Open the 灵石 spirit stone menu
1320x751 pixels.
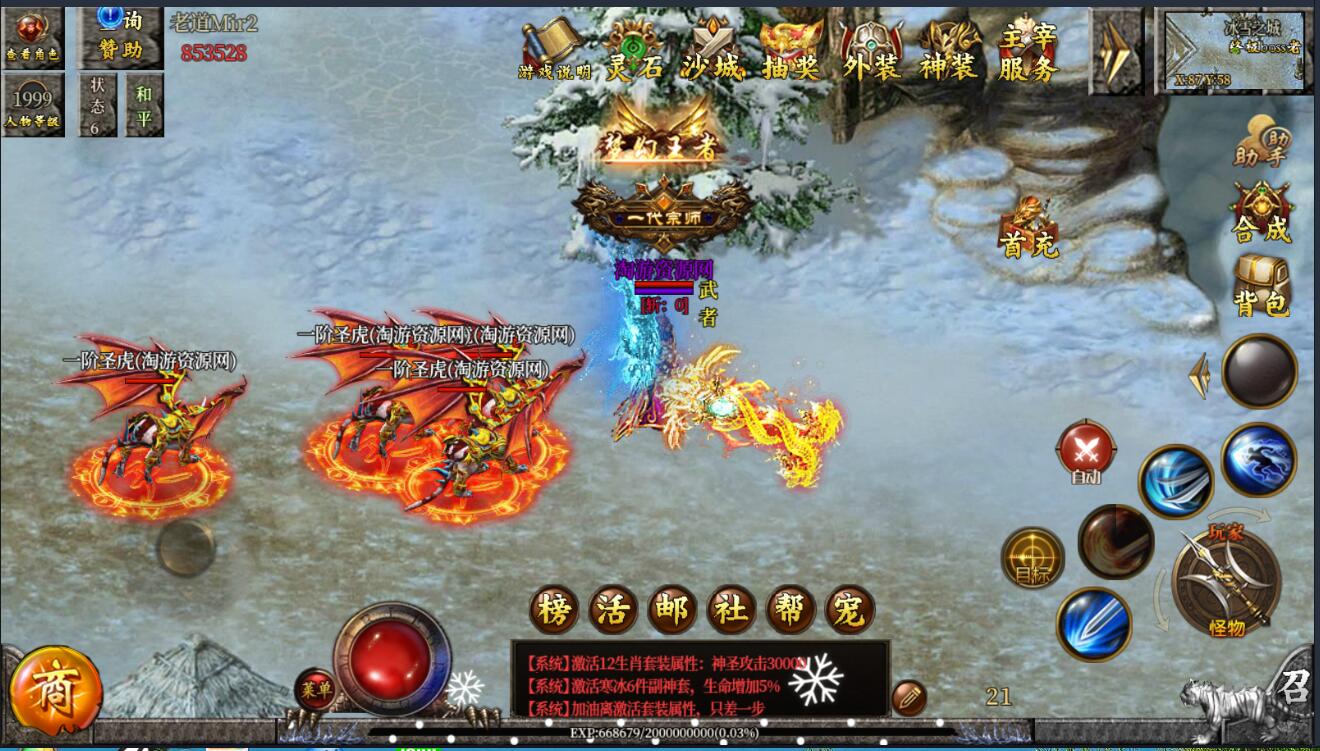[634, 50]
